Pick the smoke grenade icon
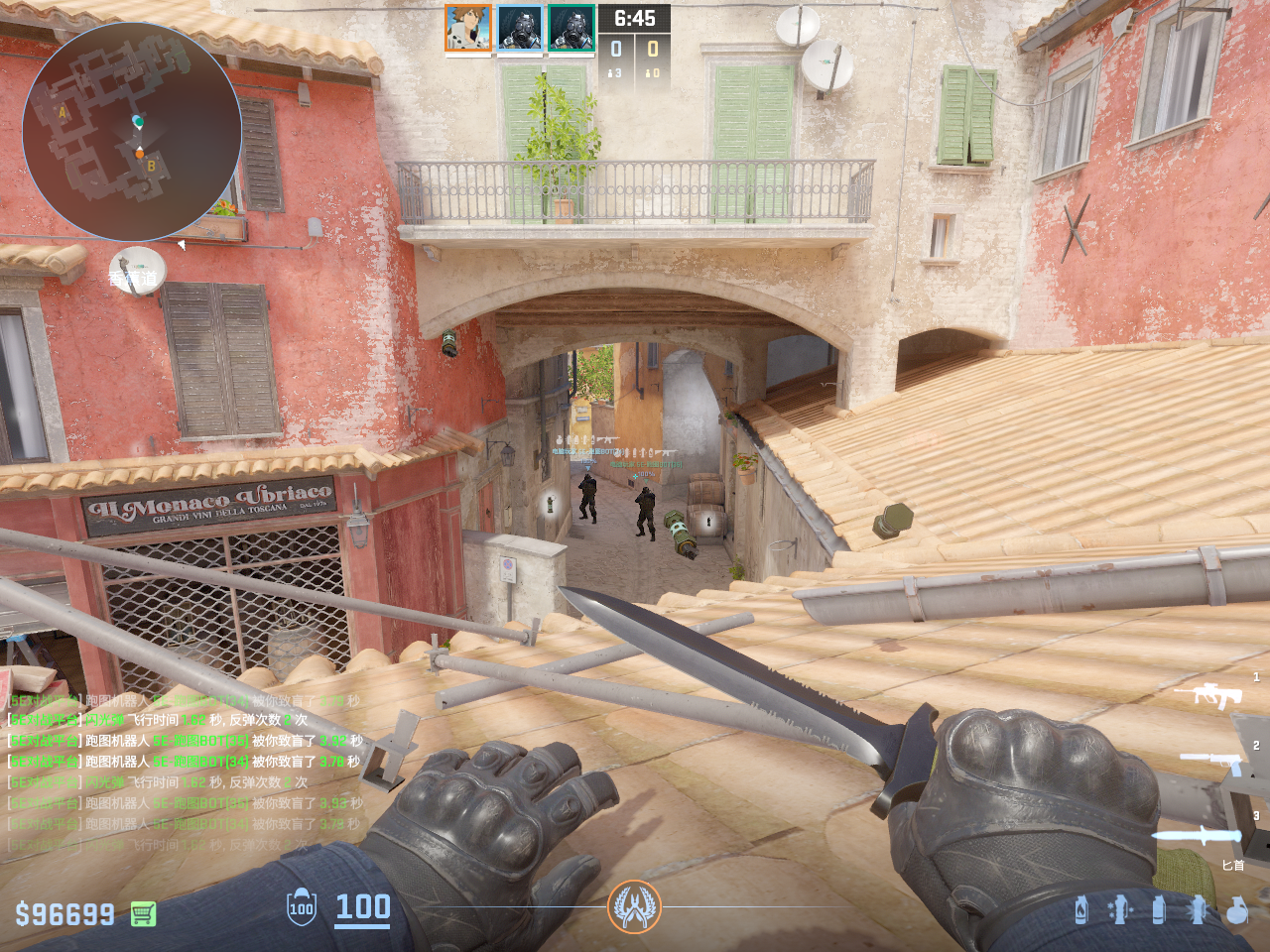This screenshot has height=952, width=1270. point(1158,909)
